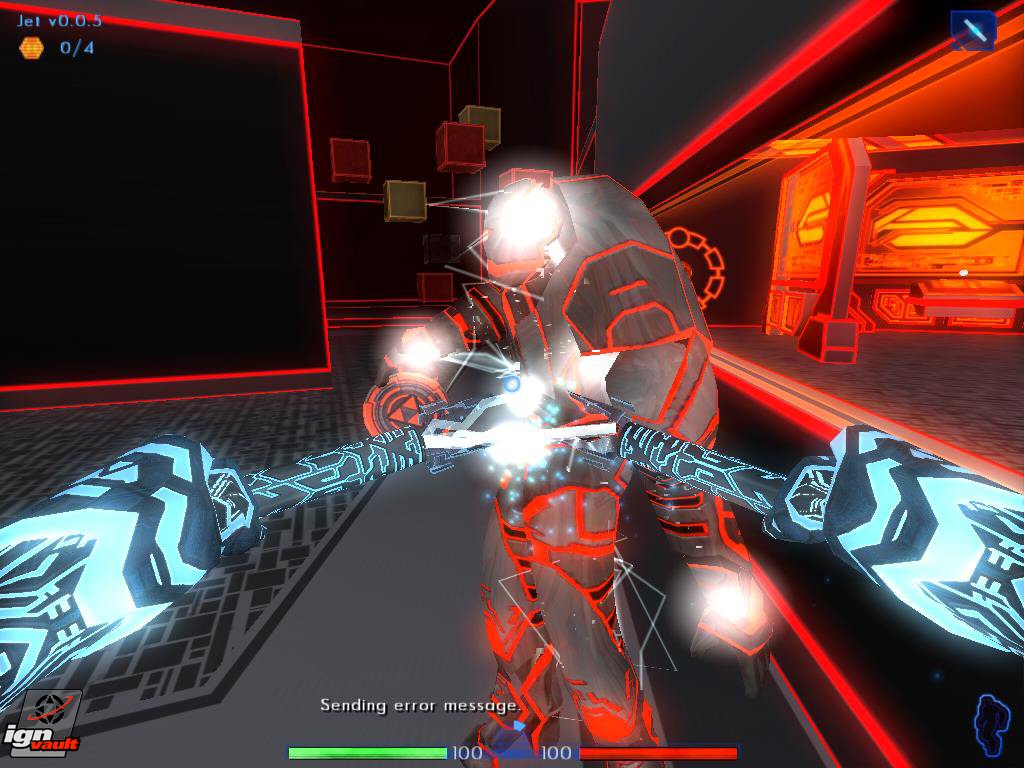Click the orange hexagon build notes icon
Viewport: 1024px width, 768px height.
click(31, 47)
